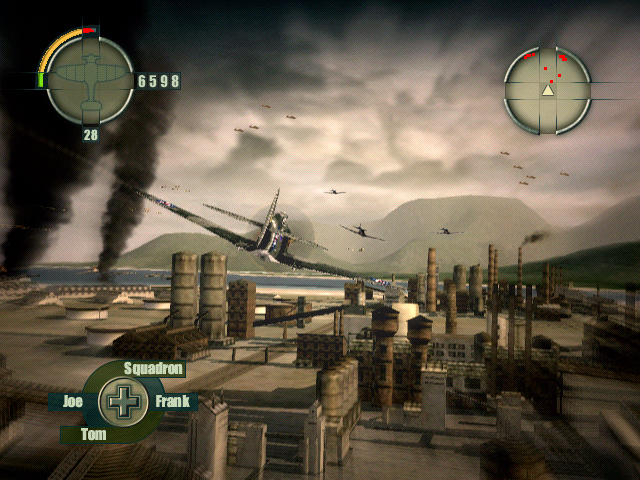The height and width of the screenshot is (480, 640).
Task: Click the circular radar minimap
Action: (546, 90)
